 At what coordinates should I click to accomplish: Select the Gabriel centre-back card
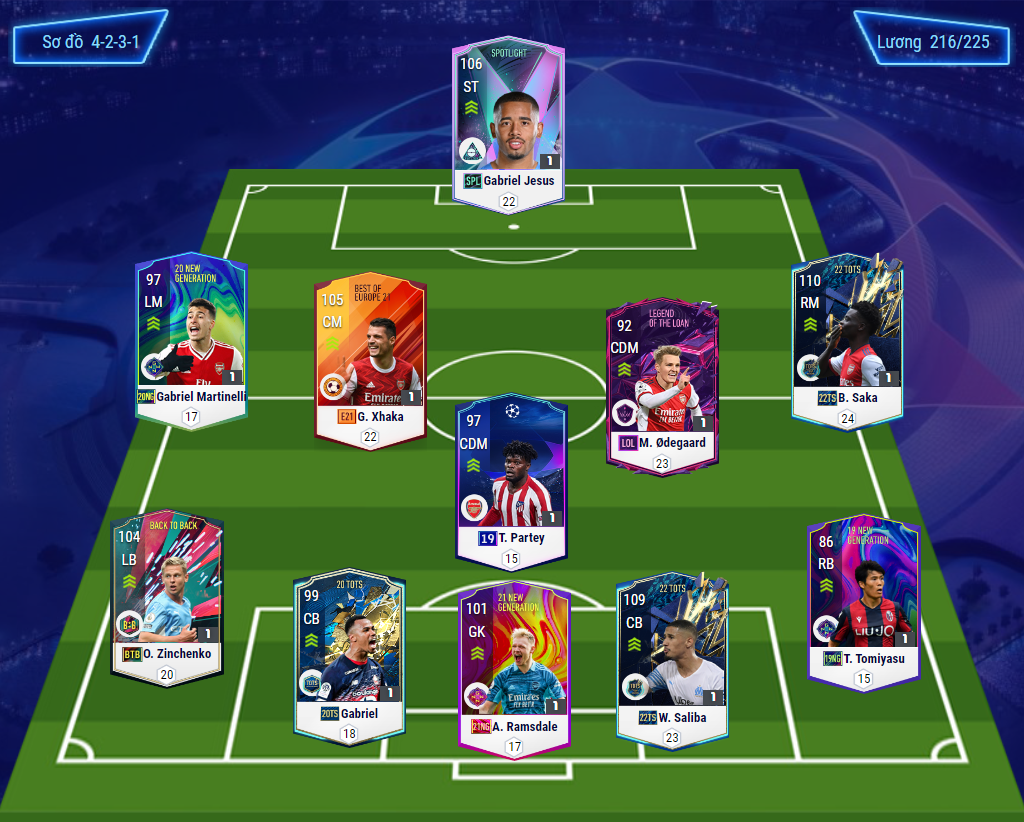(349, 655)
